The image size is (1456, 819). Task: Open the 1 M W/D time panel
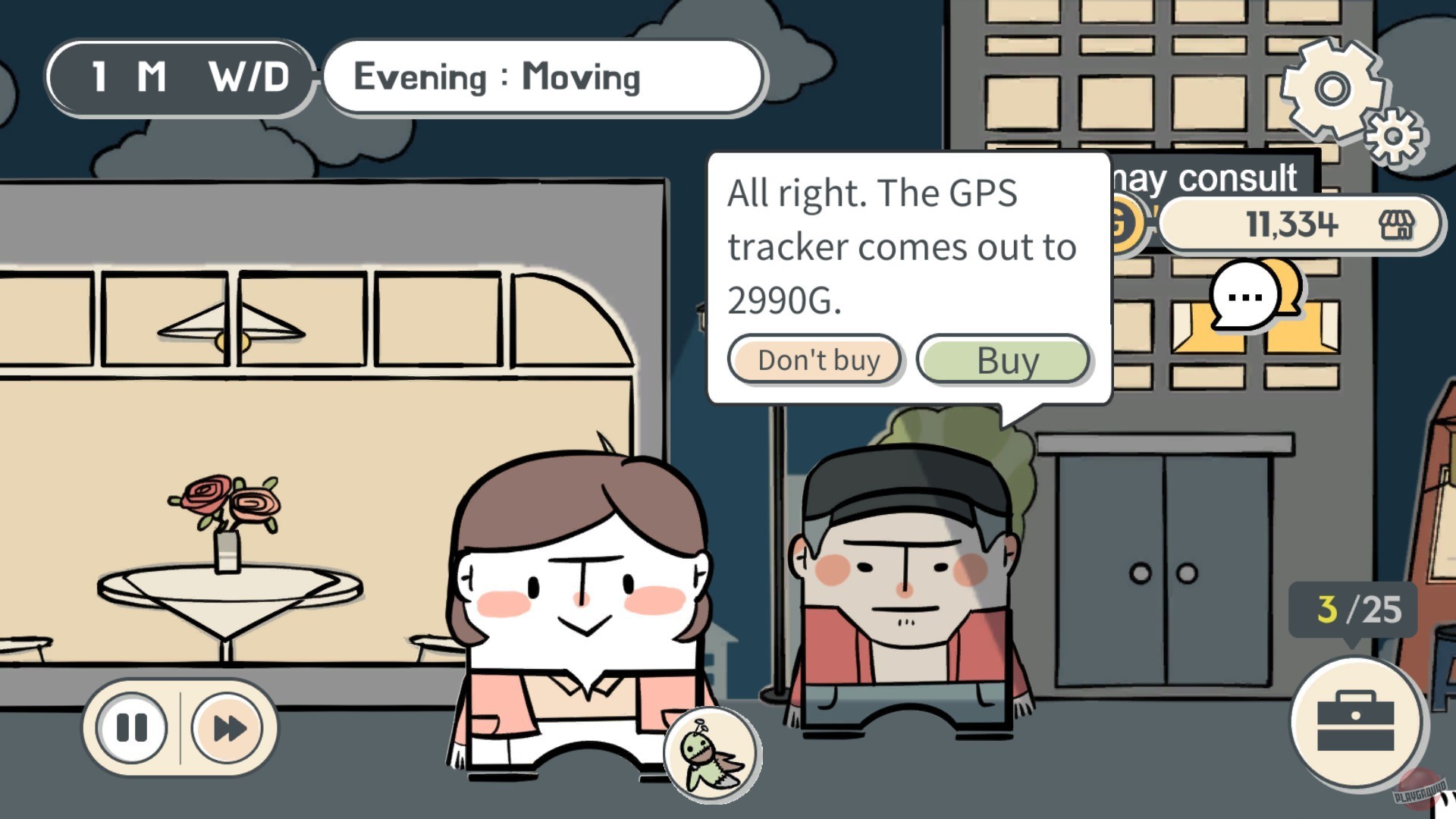pos(179,75)
